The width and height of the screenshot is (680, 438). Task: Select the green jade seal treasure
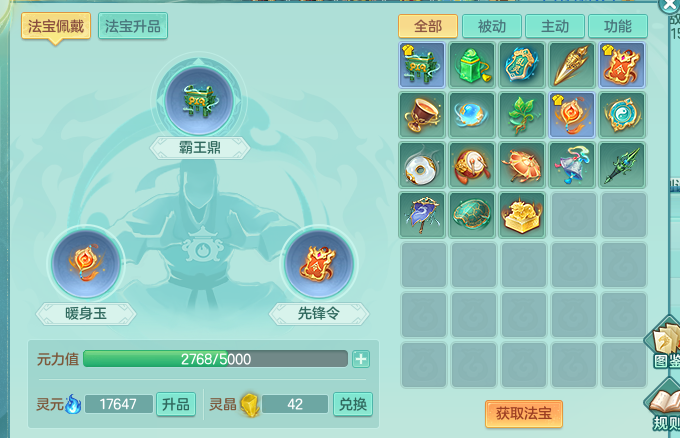(x=473, y=65)
